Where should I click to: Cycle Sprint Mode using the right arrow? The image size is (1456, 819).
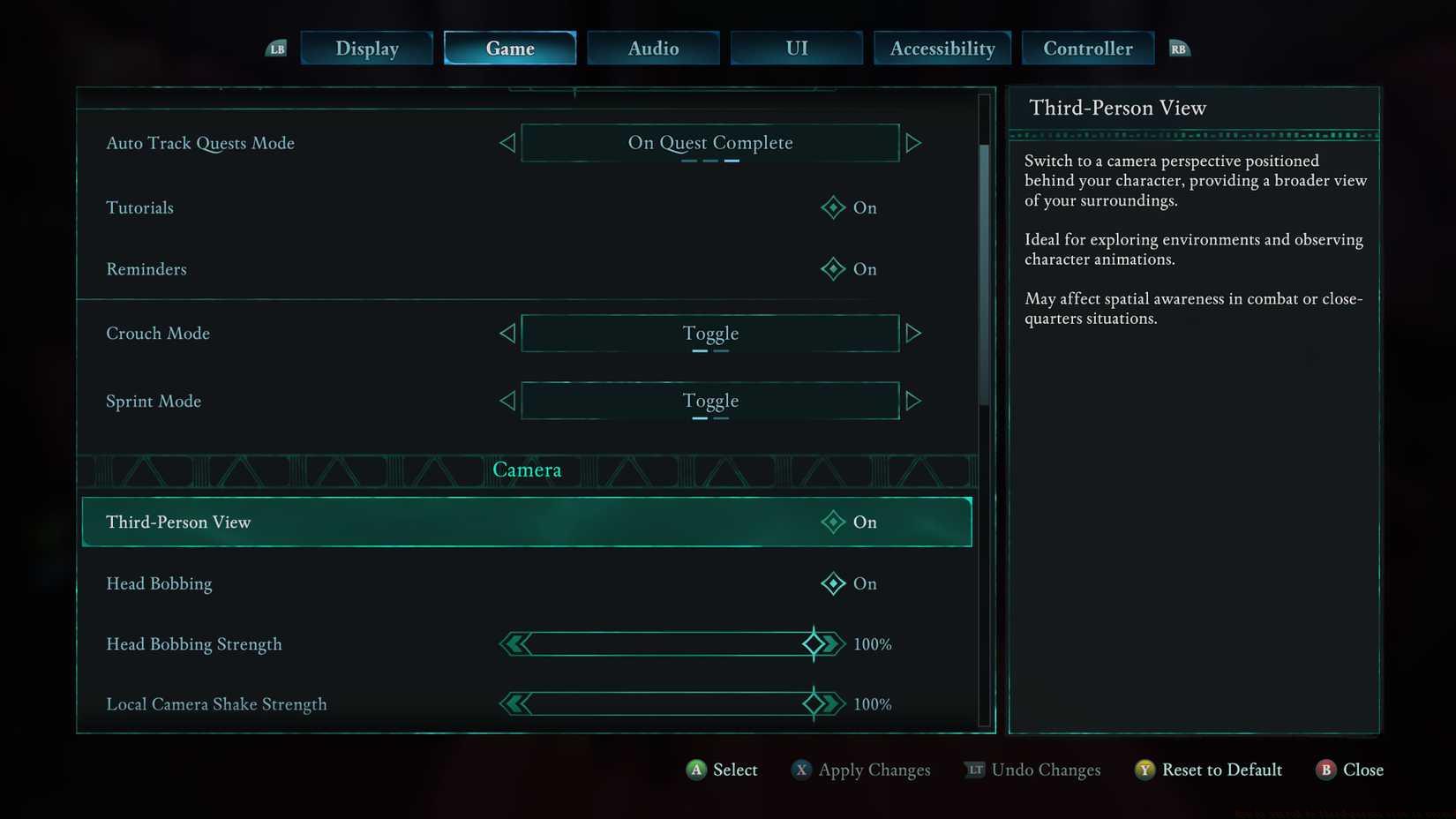[914, 401]
